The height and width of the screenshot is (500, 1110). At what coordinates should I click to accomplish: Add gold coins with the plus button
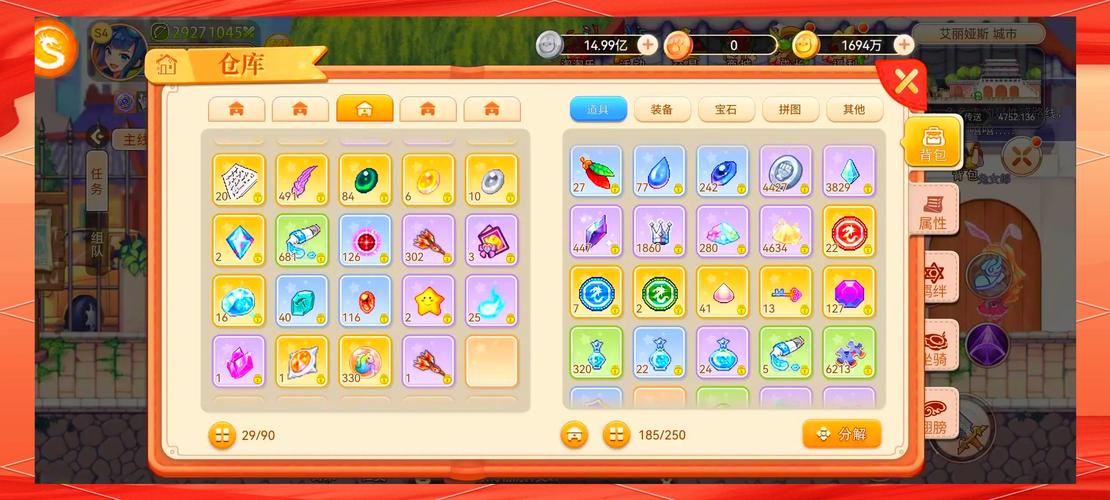(x=904, y=44)
